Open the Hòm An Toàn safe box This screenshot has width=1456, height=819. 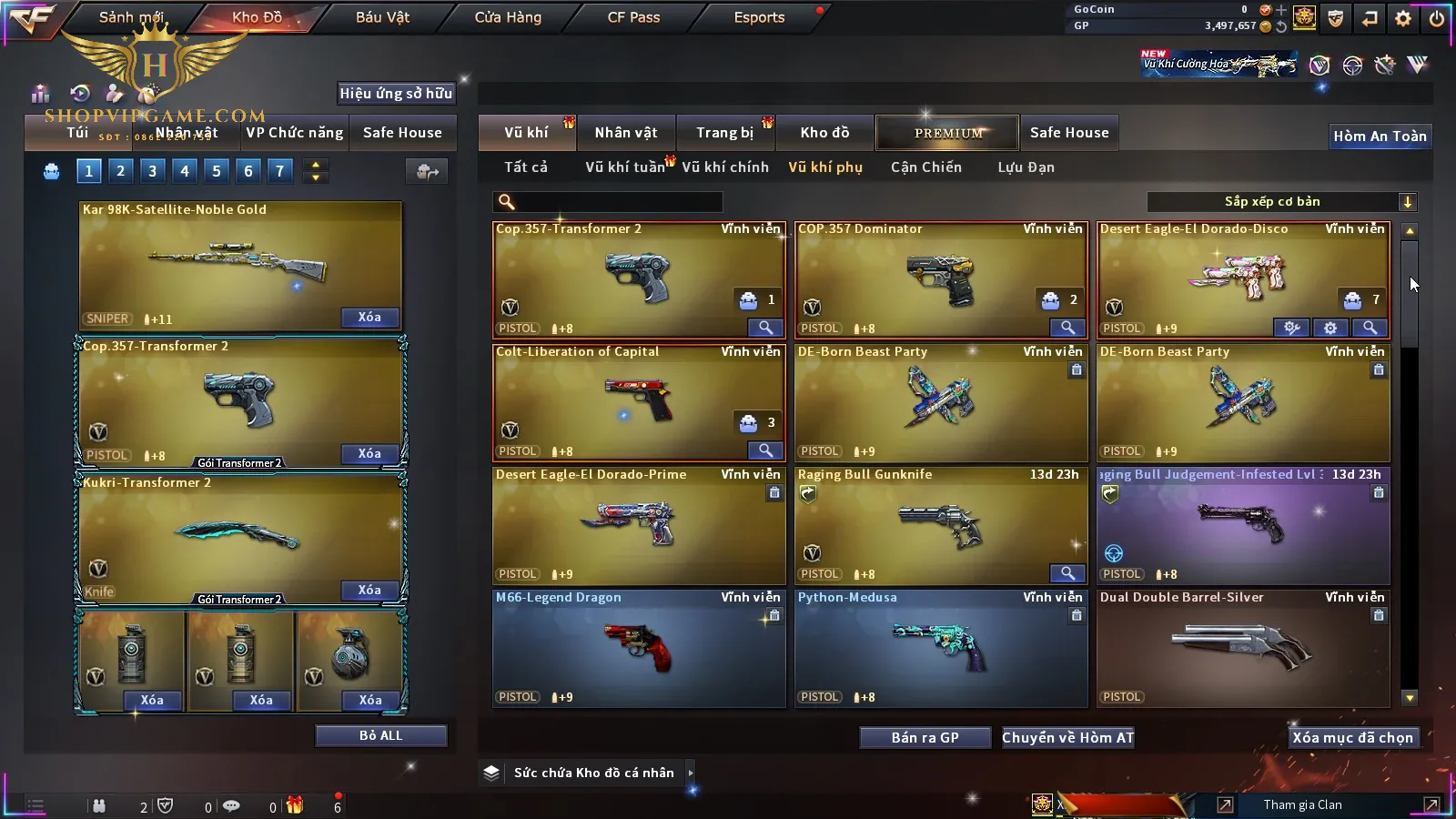coord(1380,136)
